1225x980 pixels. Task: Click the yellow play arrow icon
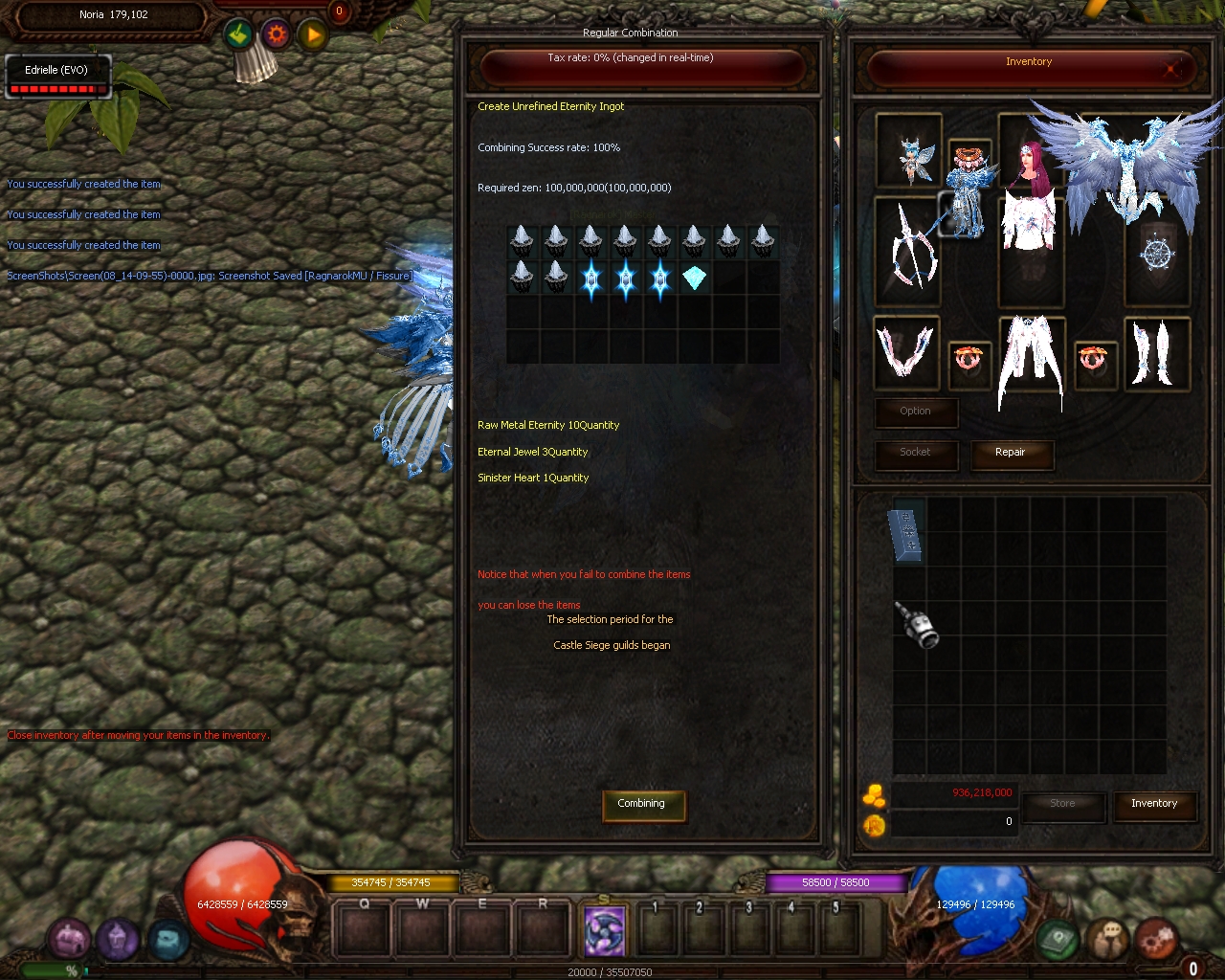313,36
